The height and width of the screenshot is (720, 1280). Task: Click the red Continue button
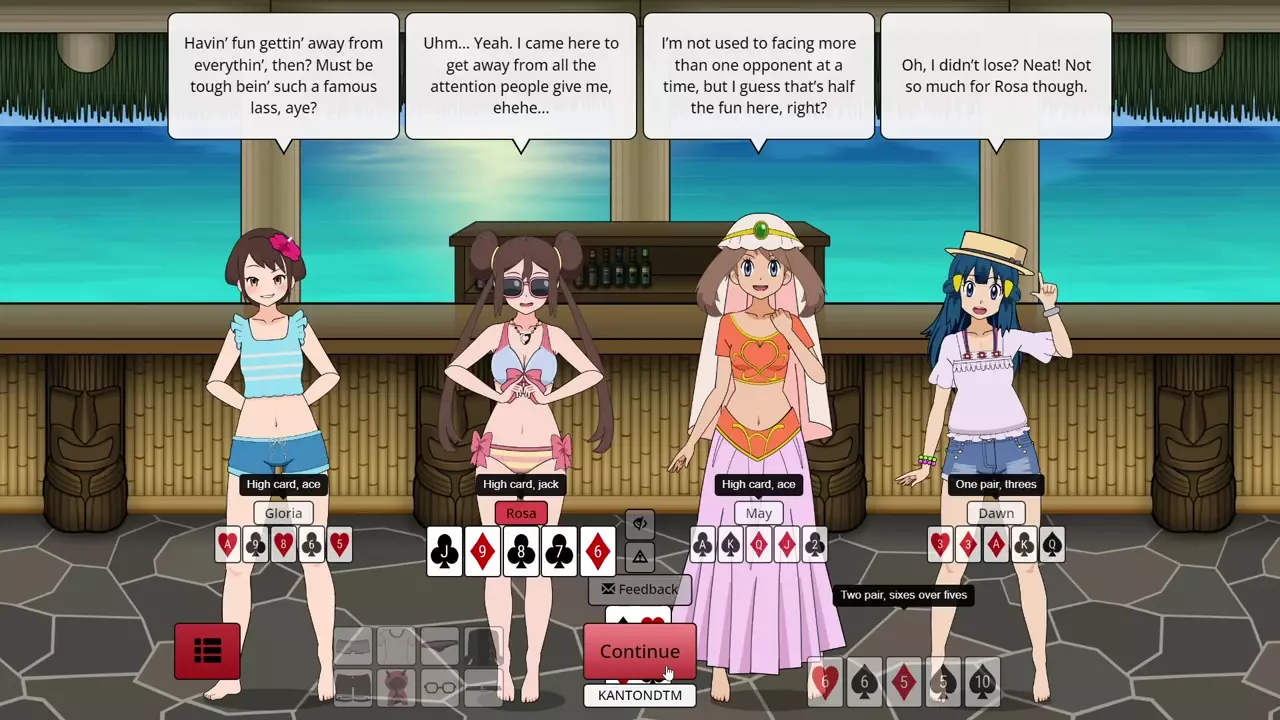[x=639, y=652]
